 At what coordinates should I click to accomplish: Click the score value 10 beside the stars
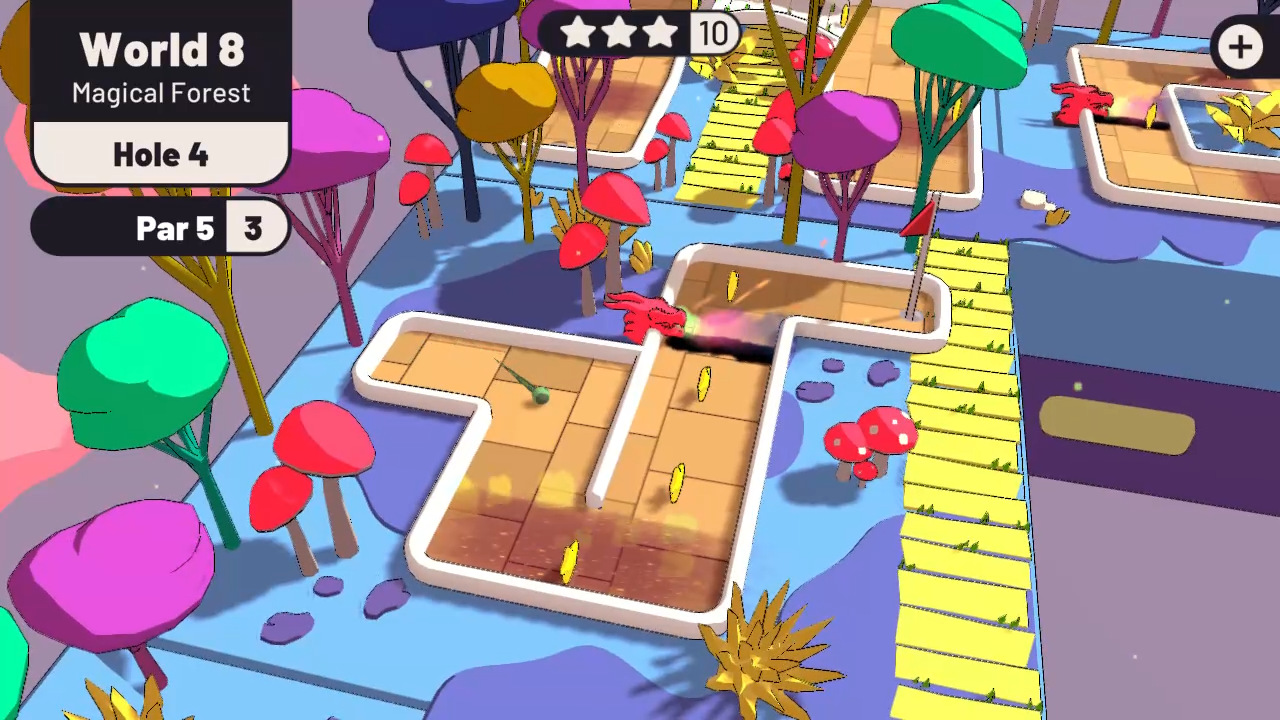(714, 33)
